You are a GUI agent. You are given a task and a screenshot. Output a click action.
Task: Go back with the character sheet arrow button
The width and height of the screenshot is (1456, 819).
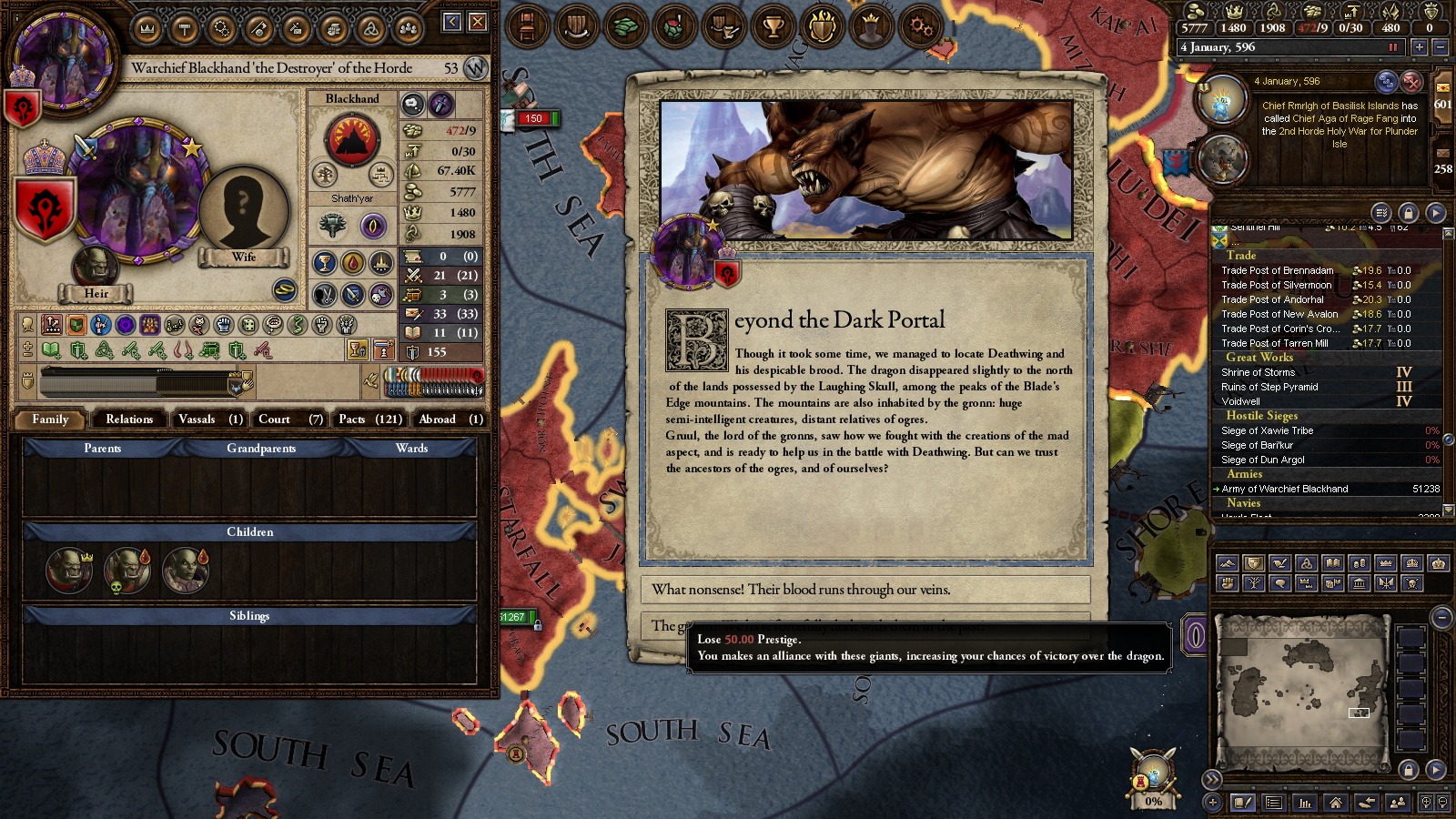click(452, 22)
